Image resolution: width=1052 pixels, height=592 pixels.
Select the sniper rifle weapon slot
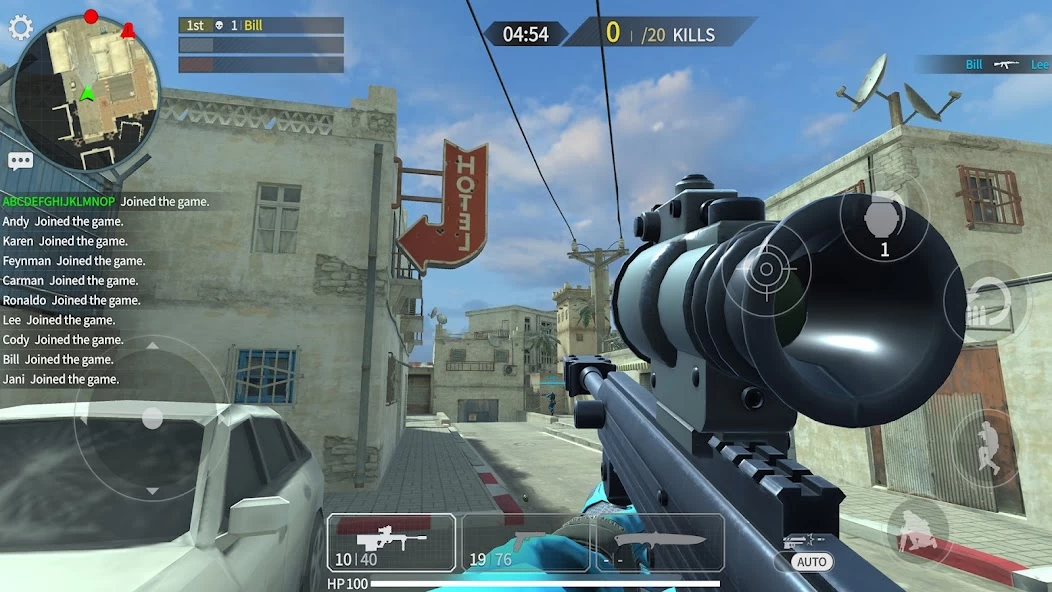click(x=392, y=543)
